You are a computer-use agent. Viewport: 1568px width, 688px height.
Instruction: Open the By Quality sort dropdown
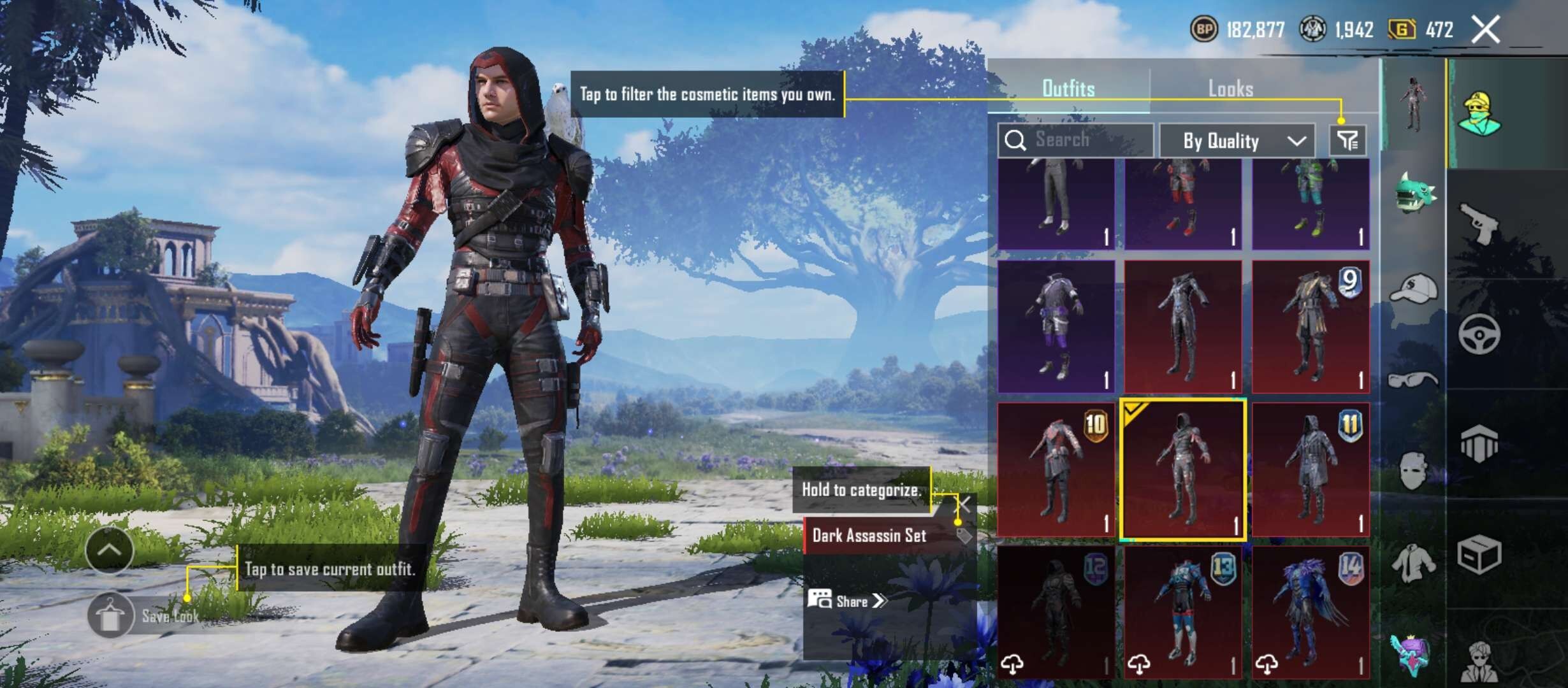1237,141
